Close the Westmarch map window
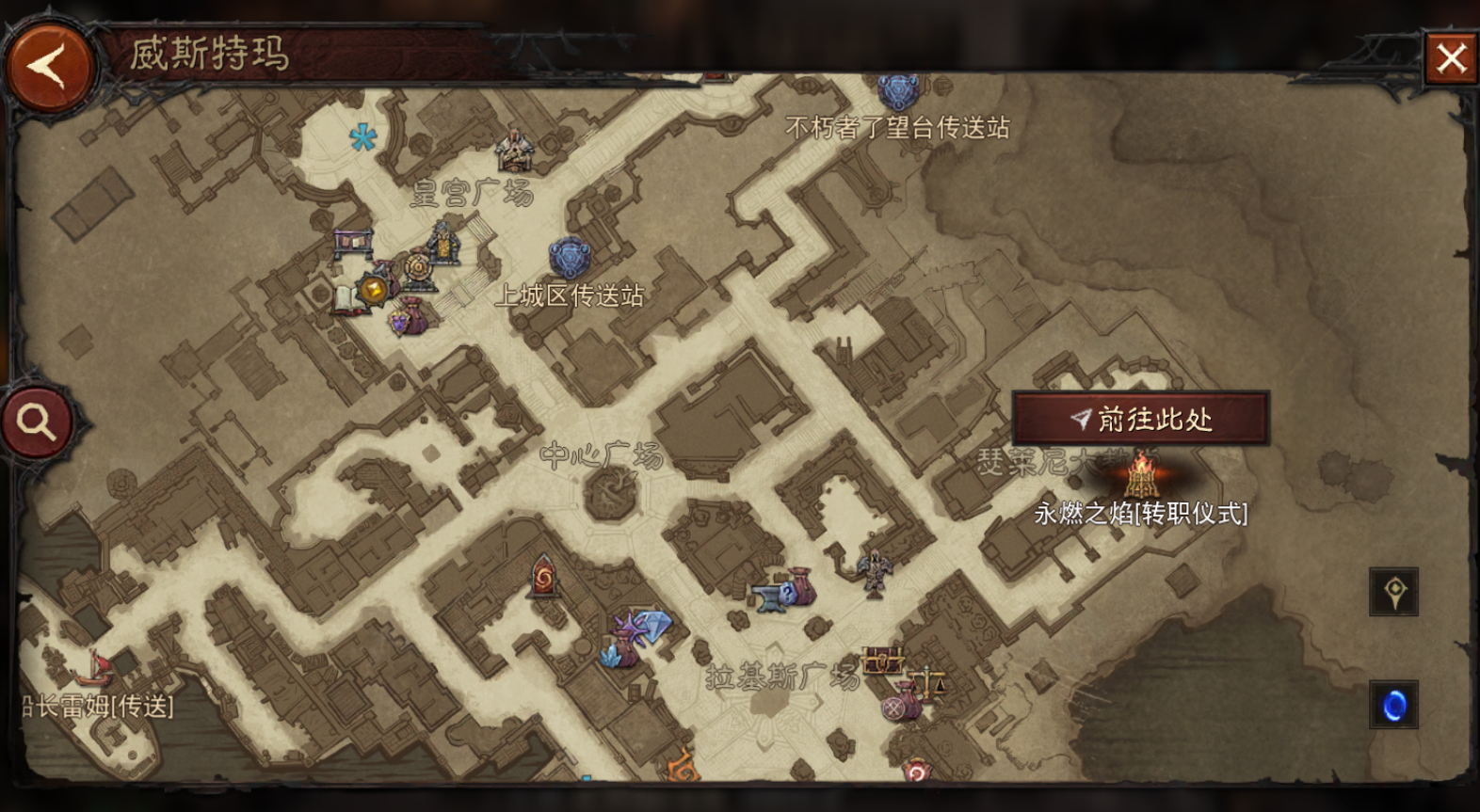The image size is (1480, 812). click(1450, 58)
